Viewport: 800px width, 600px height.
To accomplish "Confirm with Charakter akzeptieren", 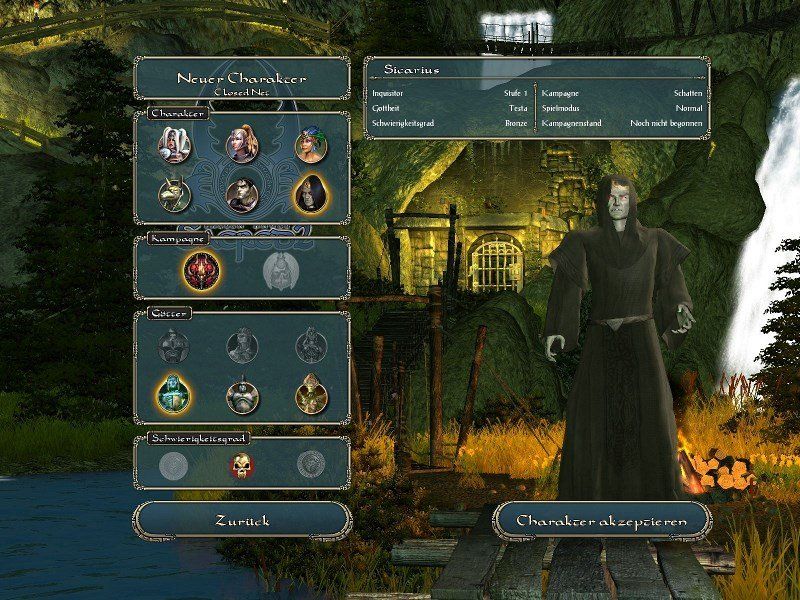I will (603, 520).
